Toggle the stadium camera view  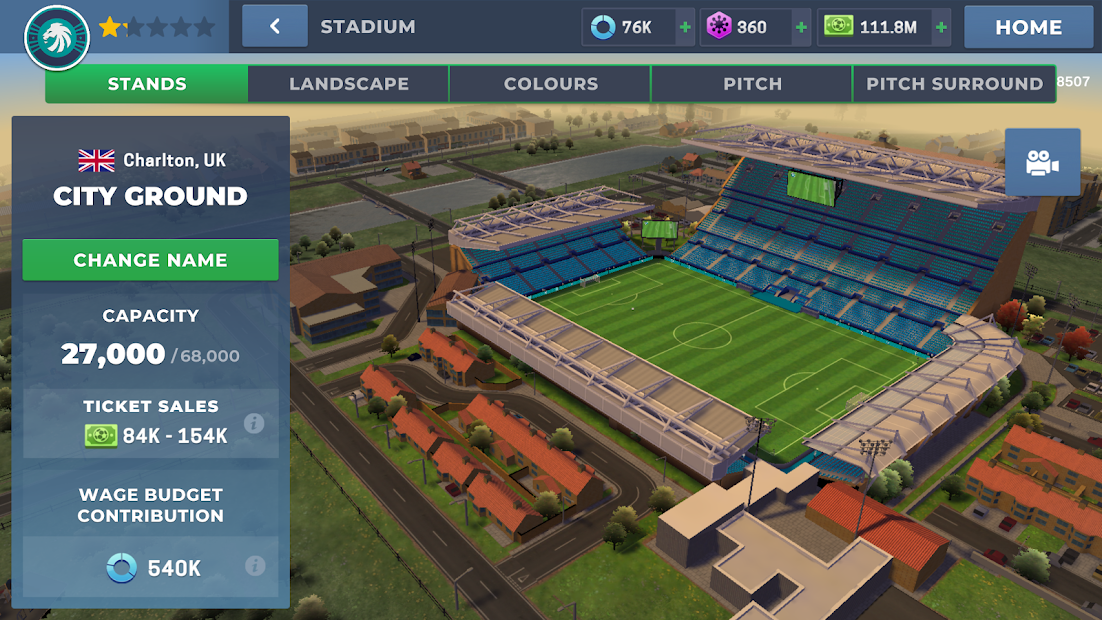[x=1042, y=162]
